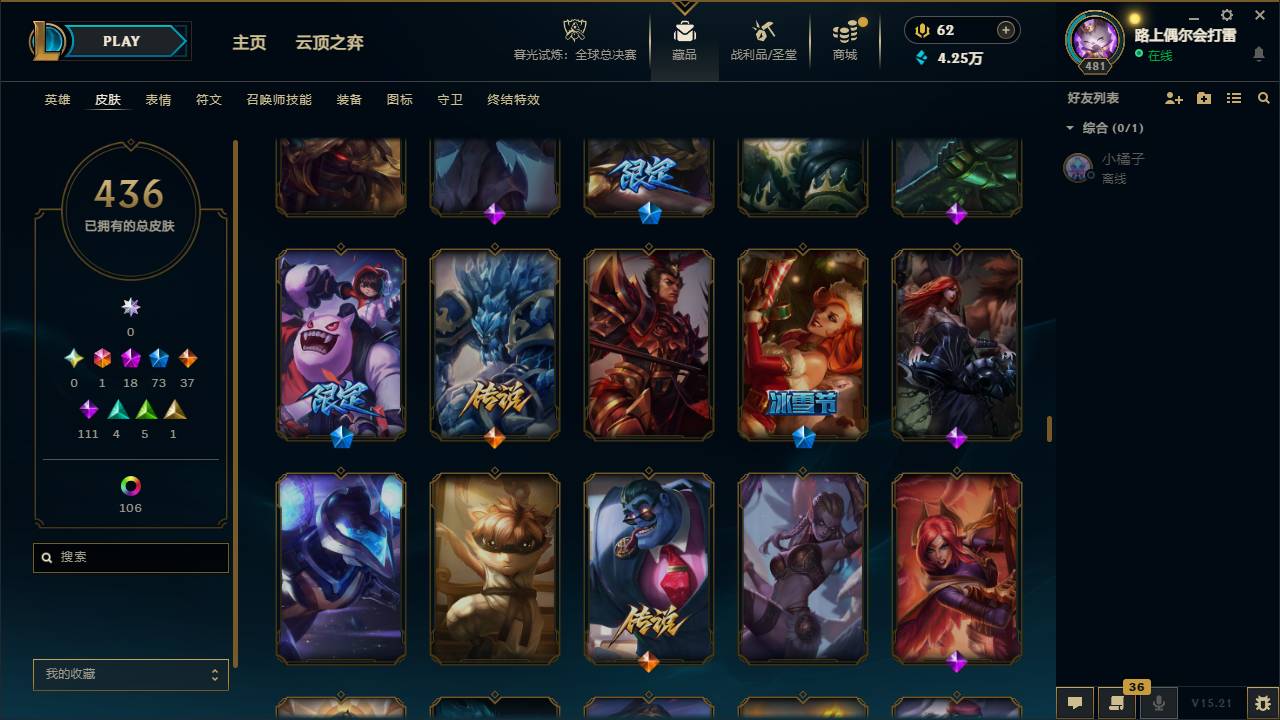Screen dimensions: 1280x720
Task: Open the 我的收藏 dropdown
Action: click(130, 674)
